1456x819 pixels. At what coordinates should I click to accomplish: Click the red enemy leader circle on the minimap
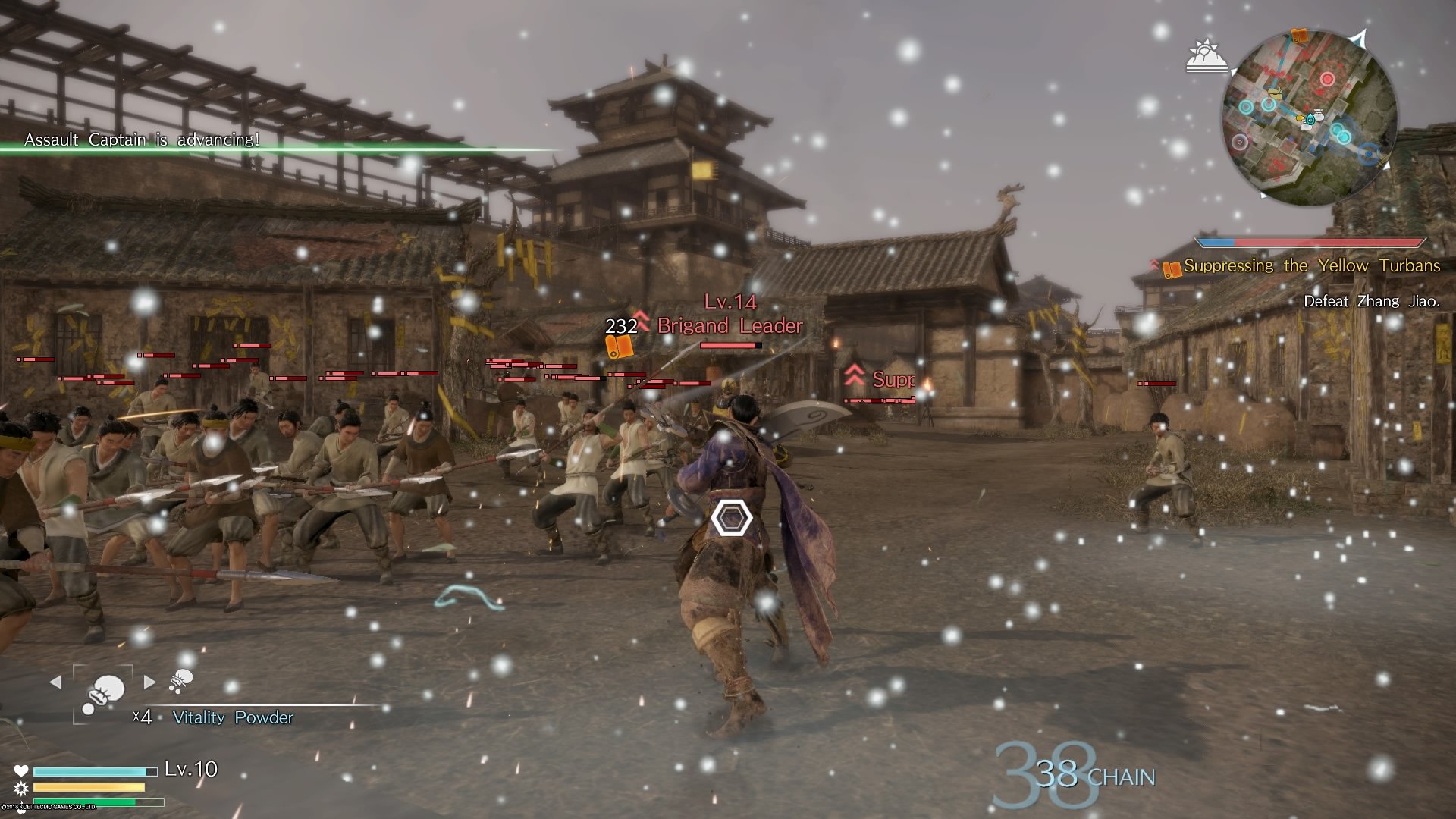click(x=1328, y=79)
